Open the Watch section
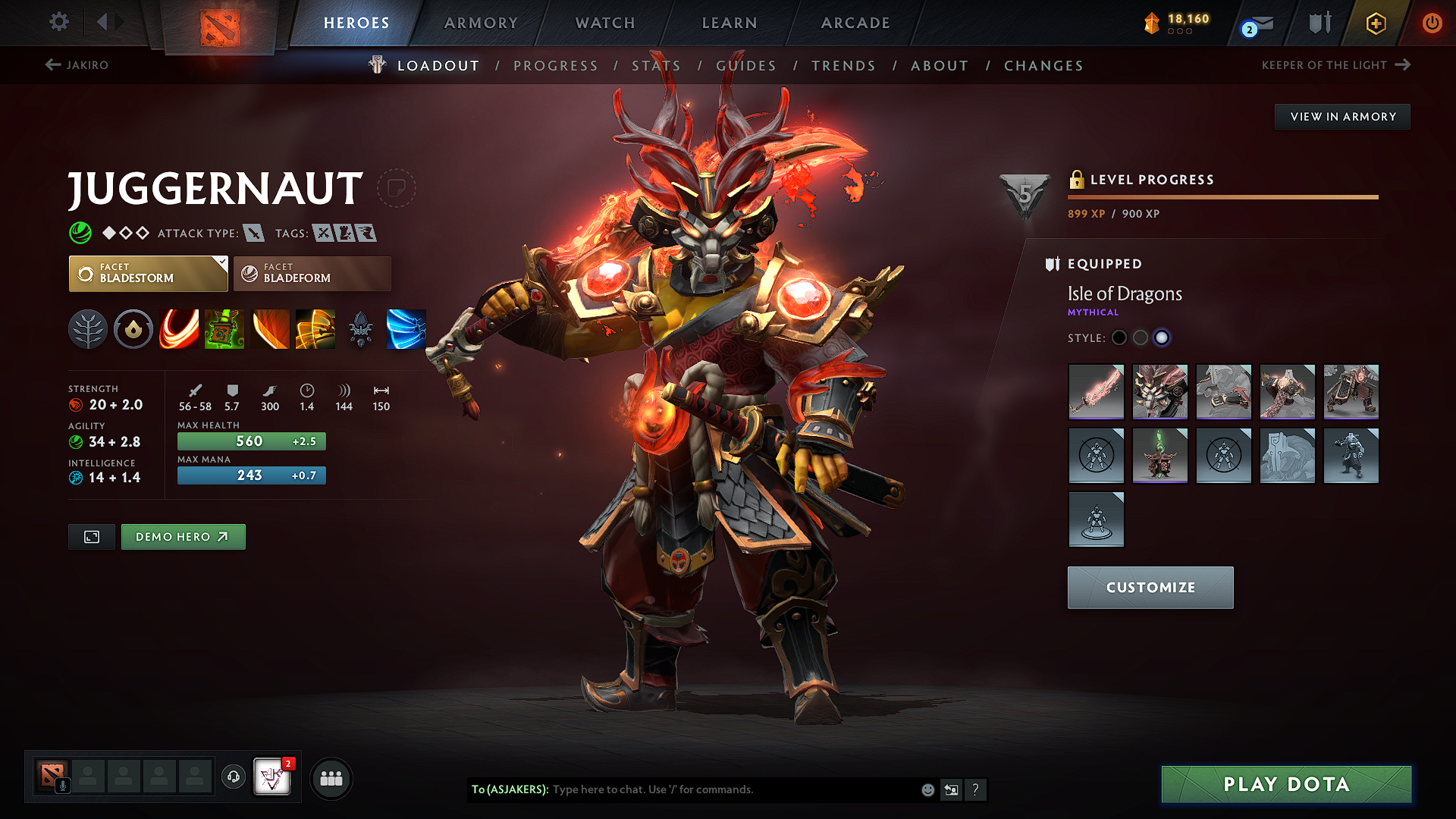 [605, 23]
